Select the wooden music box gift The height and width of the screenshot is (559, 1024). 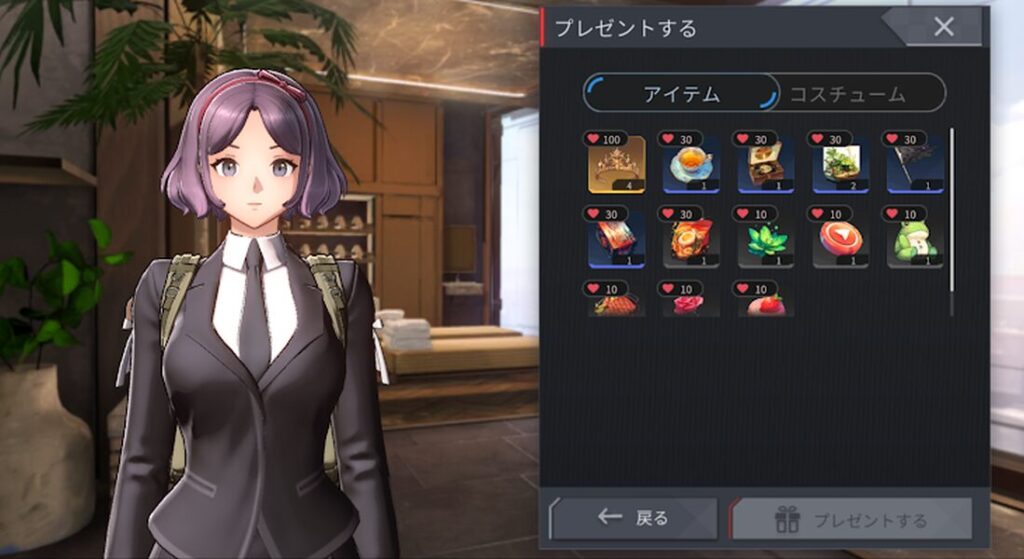click(765, 164)
